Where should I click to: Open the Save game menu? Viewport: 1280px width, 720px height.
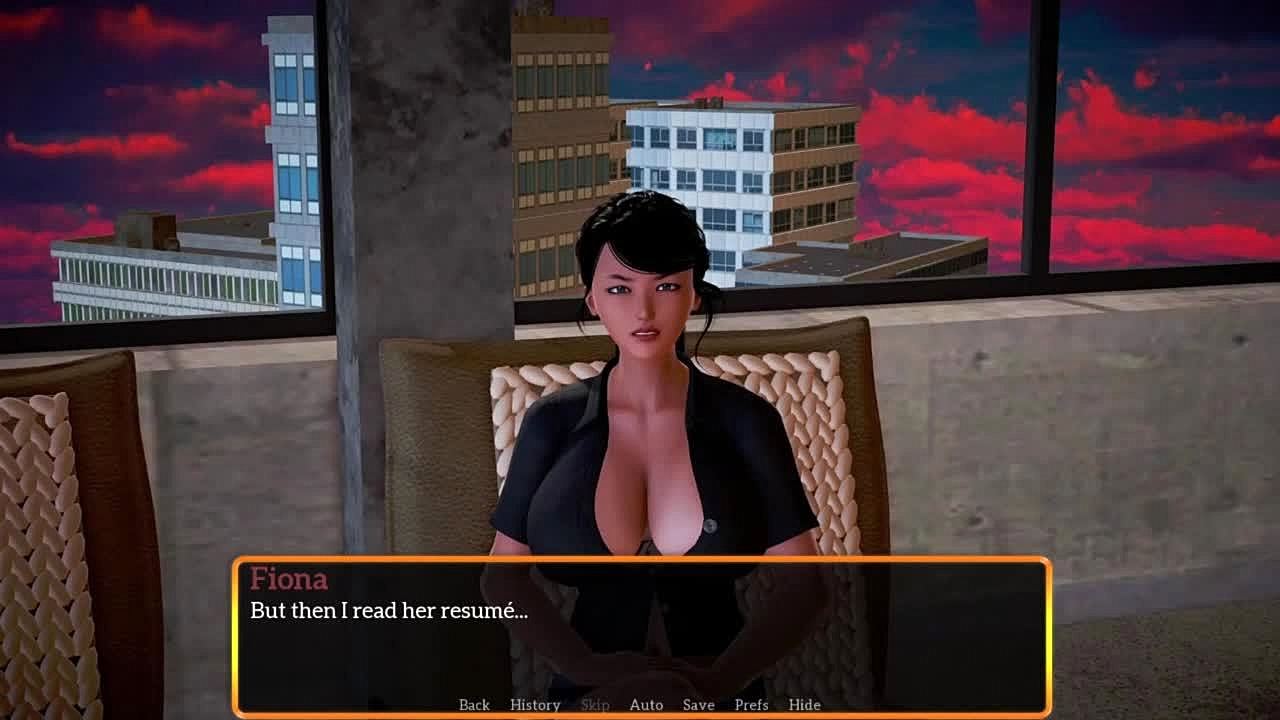point(698,705)
